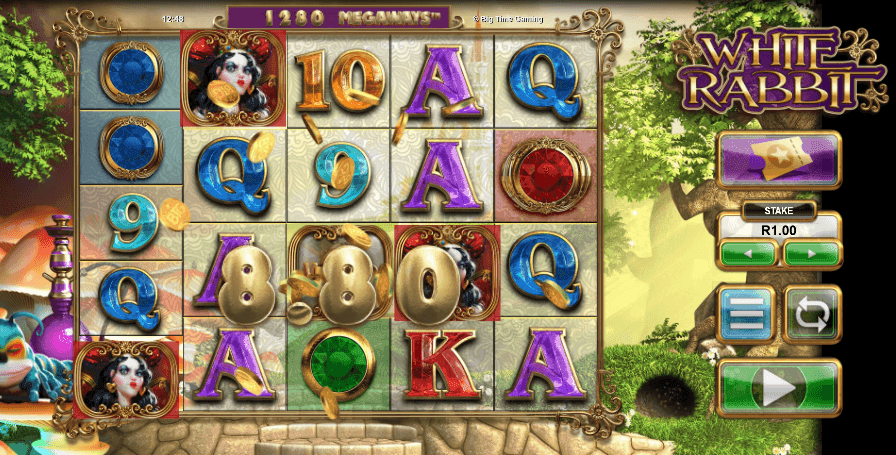The image size is (896, 455).
Task: Click the purple golden ticket feature button
Action: (x=779, y=160)
